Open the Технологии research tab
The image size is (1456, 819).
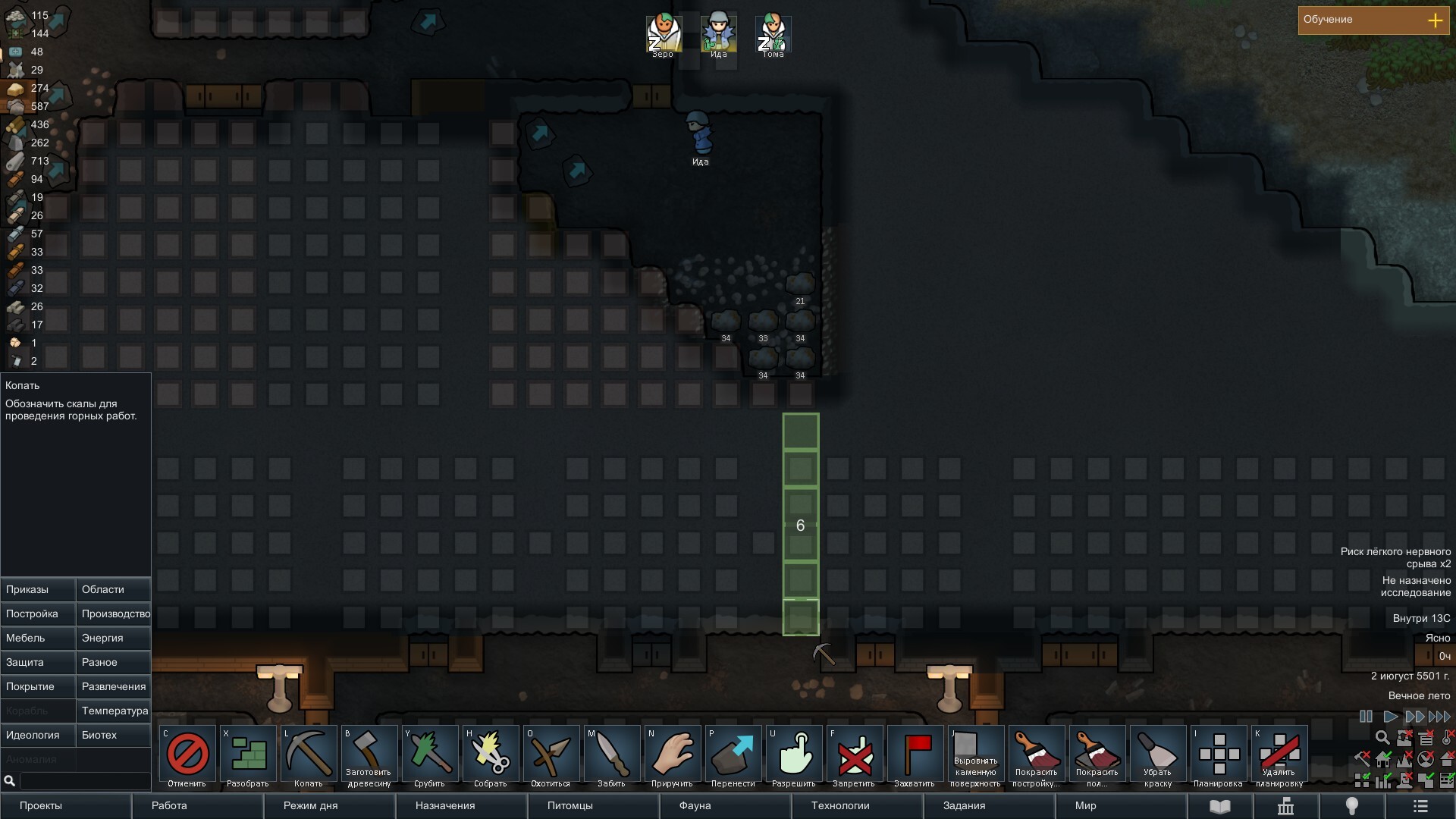[857, 805]
